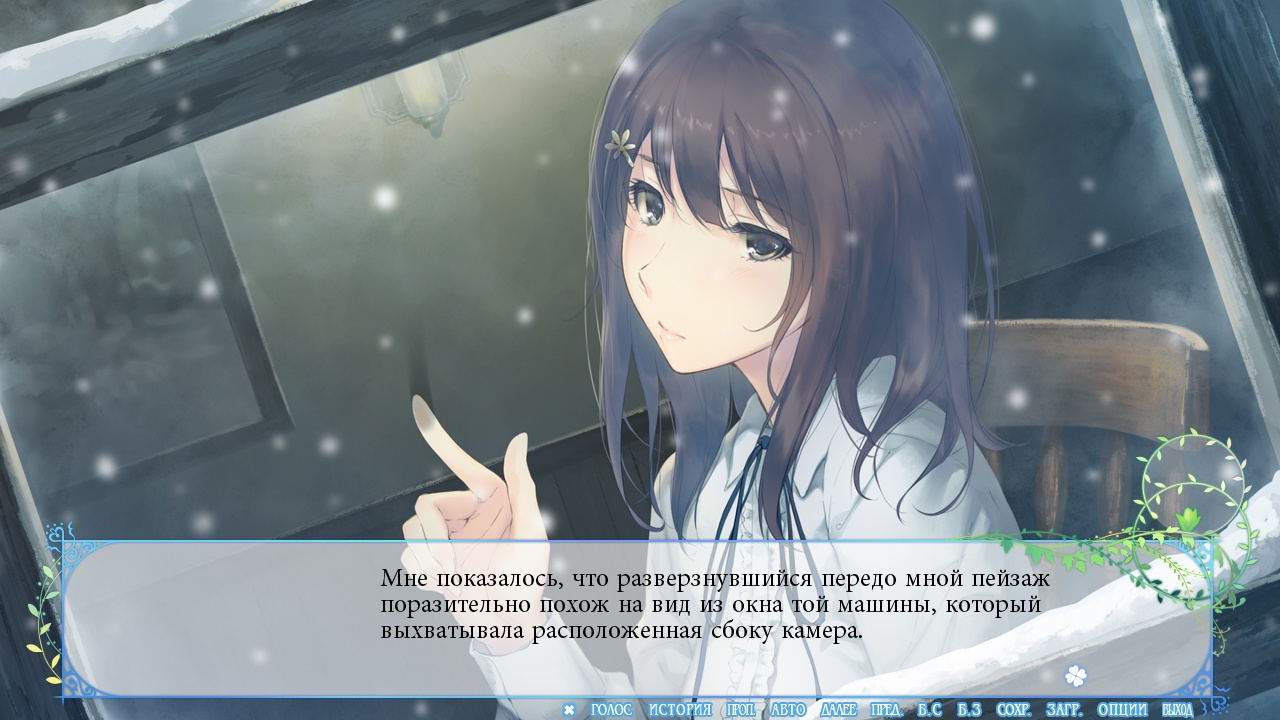This screenshot has width=1280, height=720.
Task: Quick save with the Б.С button
Action: click(x=930, y=710)
